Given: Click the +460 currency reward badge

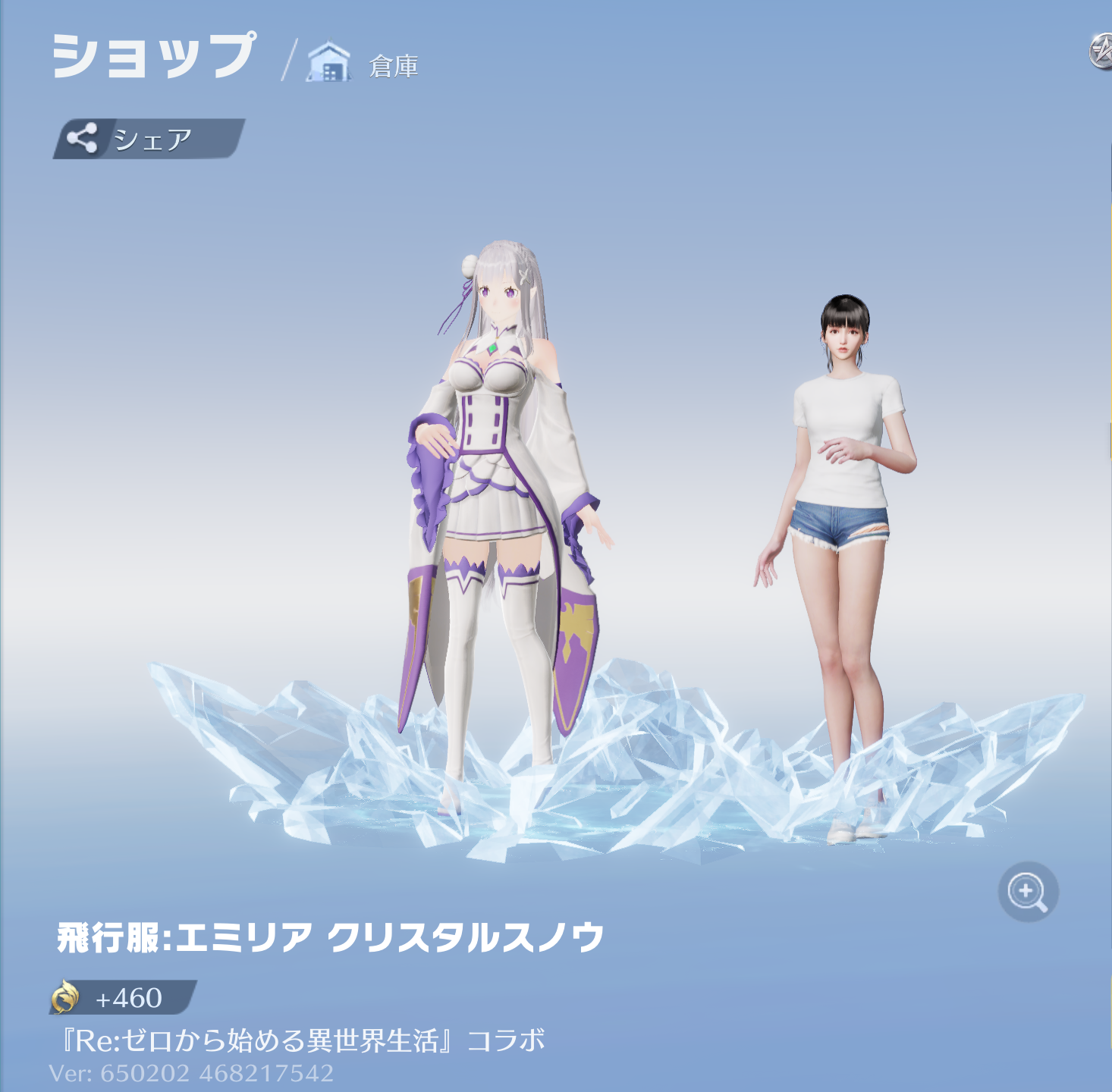Looking at the screenshot, I should pyautogui.click(x=121, y=998).
